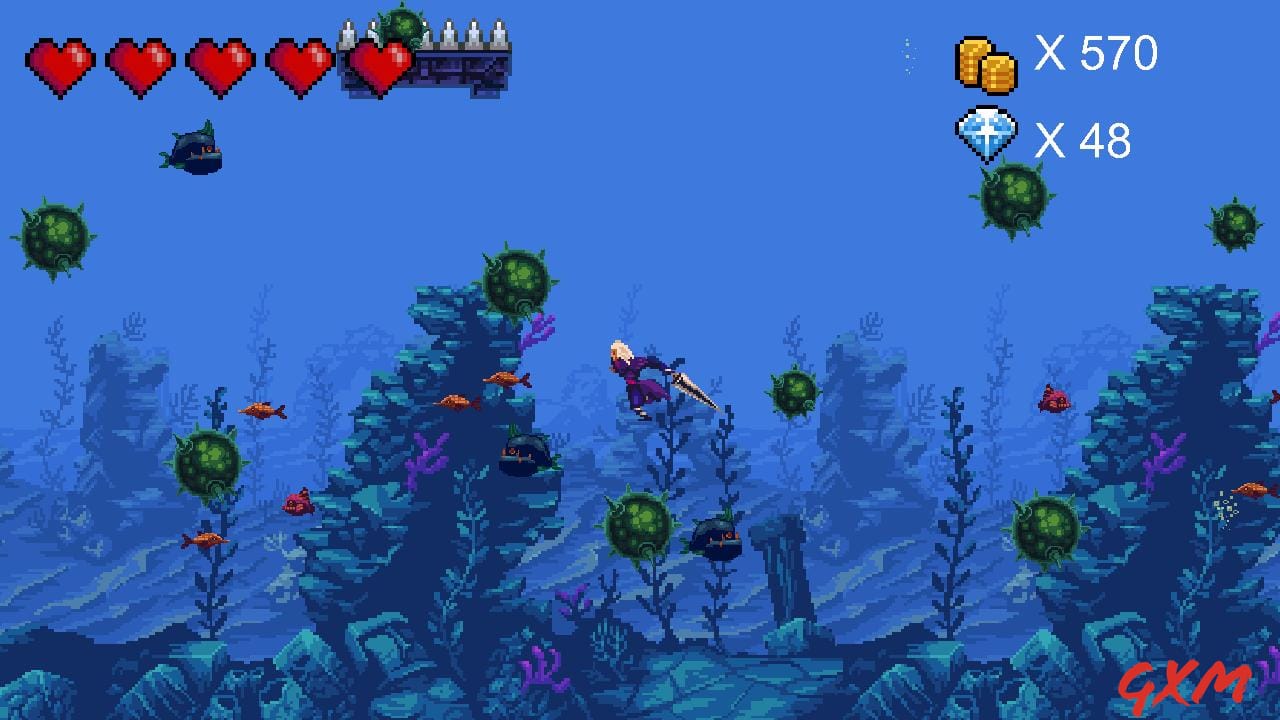Click the fourth heart in the health row
1280x720 pixels.
point(298,62)
